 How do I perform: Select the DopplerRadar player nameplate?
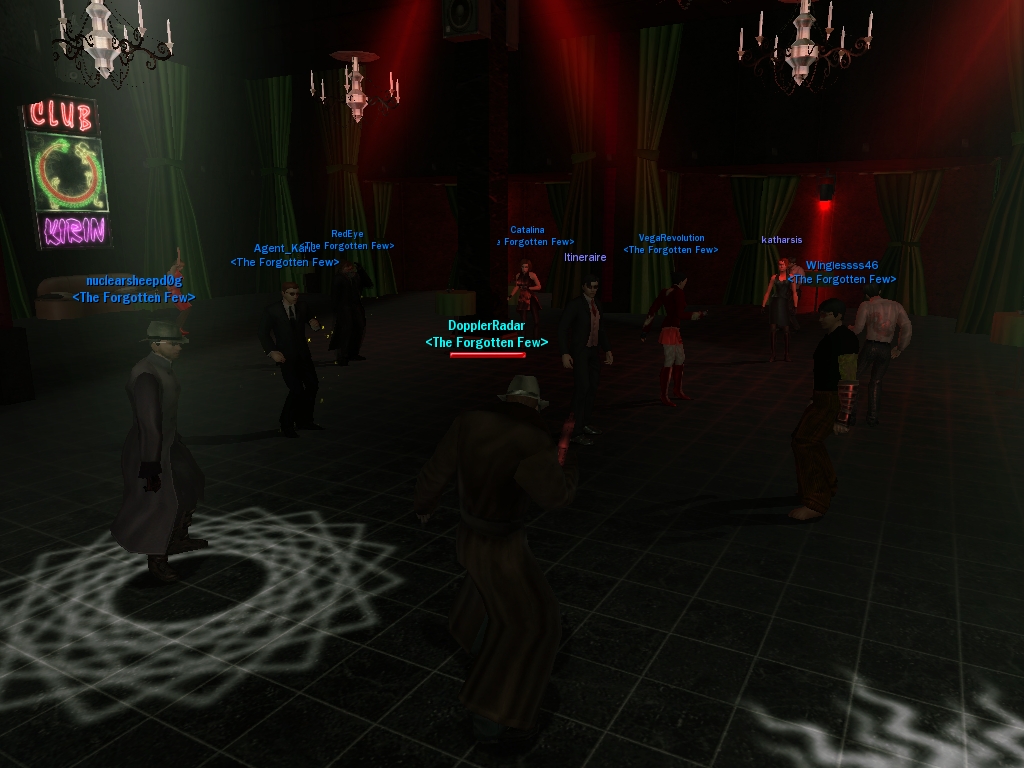486,326
